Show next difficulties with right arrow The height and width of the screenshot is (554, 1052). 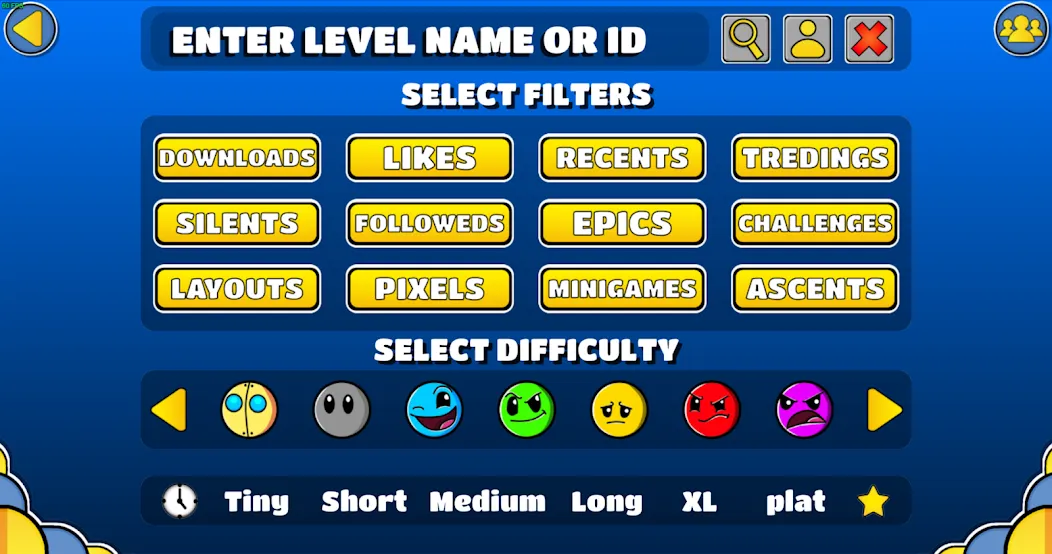(x=884, y=410)
